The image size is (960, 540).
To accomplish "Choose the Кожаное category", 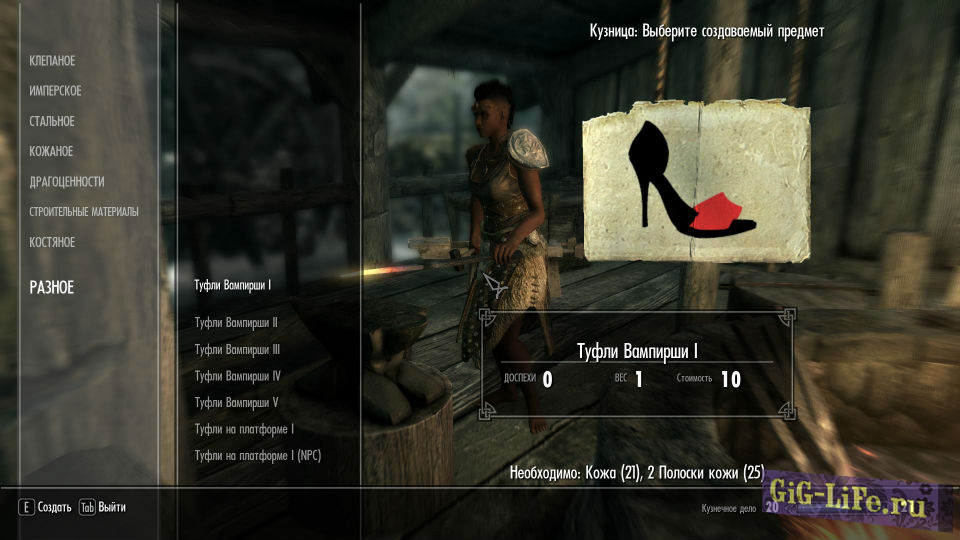I will pos(51,151).
